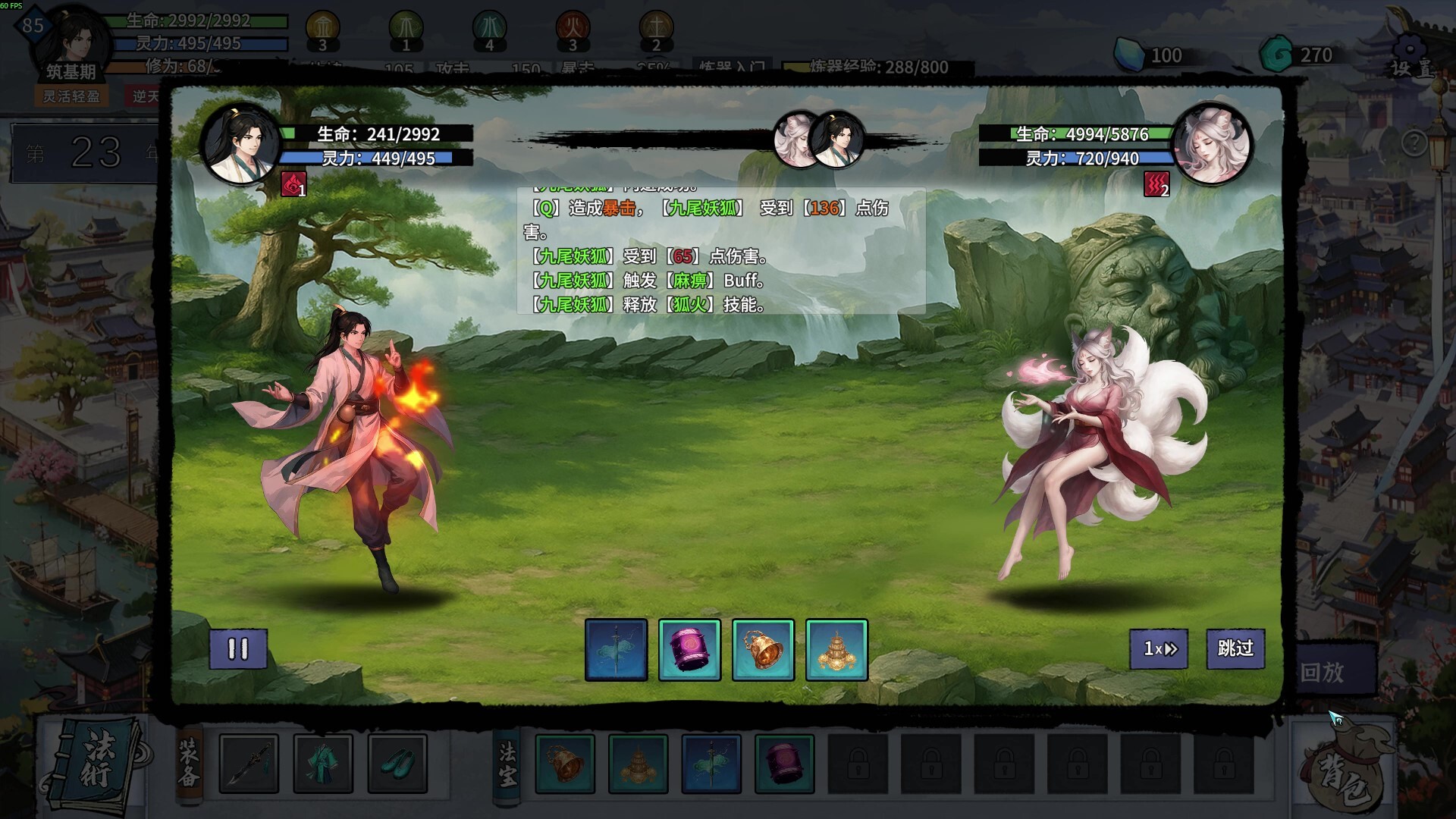Pause the battle with the pause button
The height and width of the screenshot is (819, 1456).
239,650
